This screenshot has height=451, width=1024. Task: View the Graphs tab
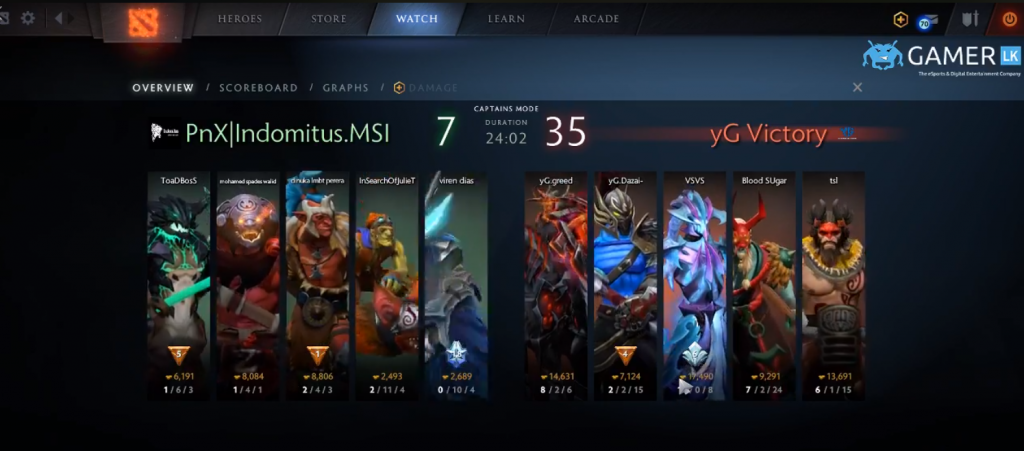click(345, 88)
